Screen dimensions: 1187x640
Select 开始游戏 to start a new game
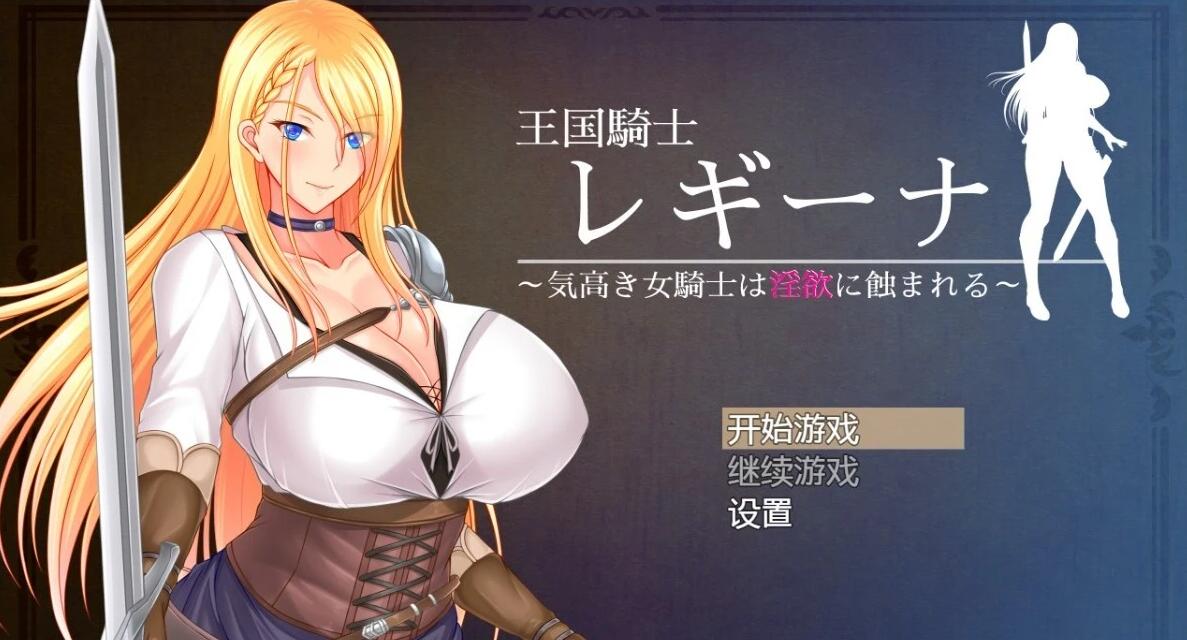coord(792,430)
